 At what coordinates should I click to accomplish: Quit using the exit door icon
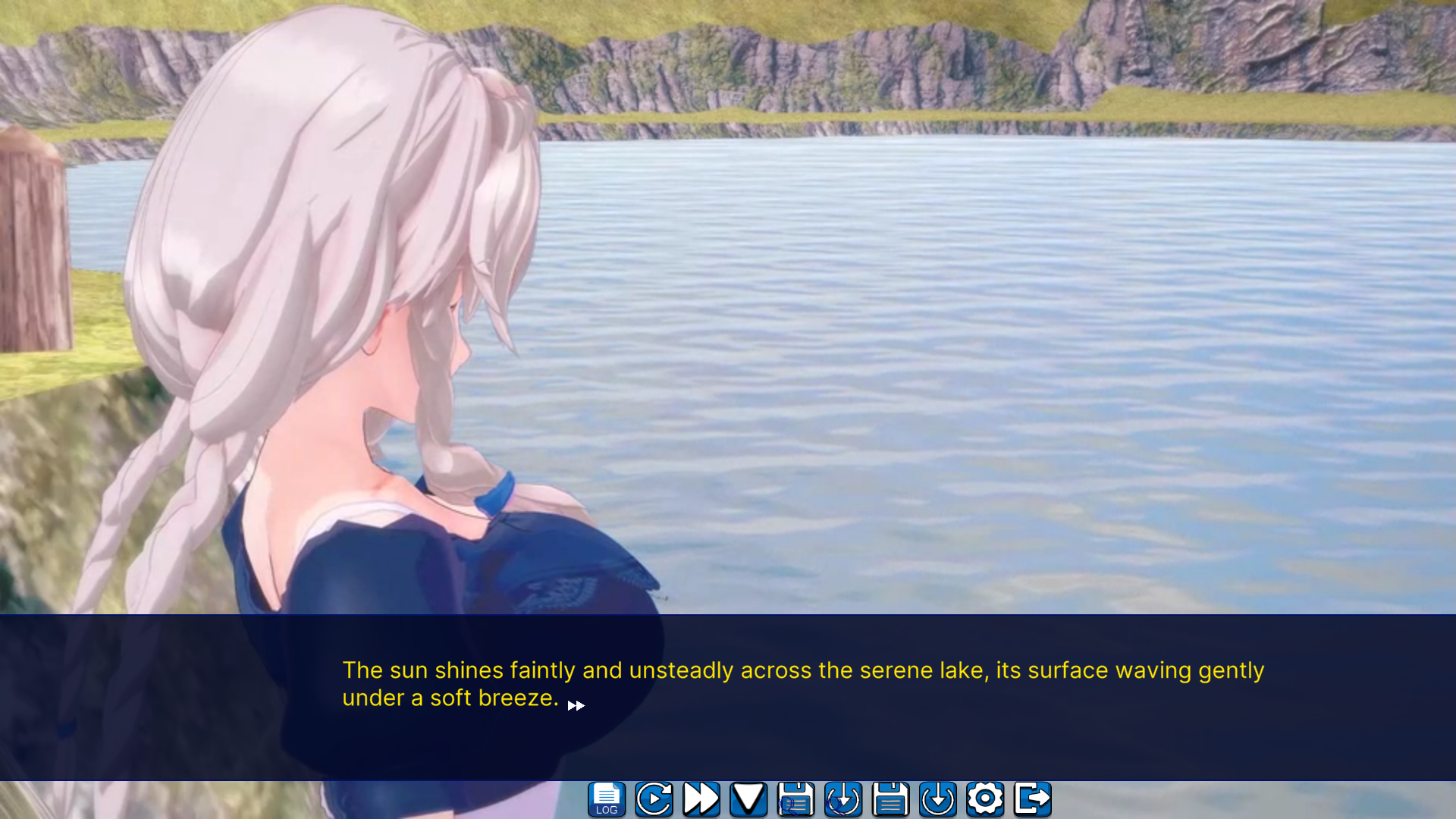click(x=1032, y=798)
